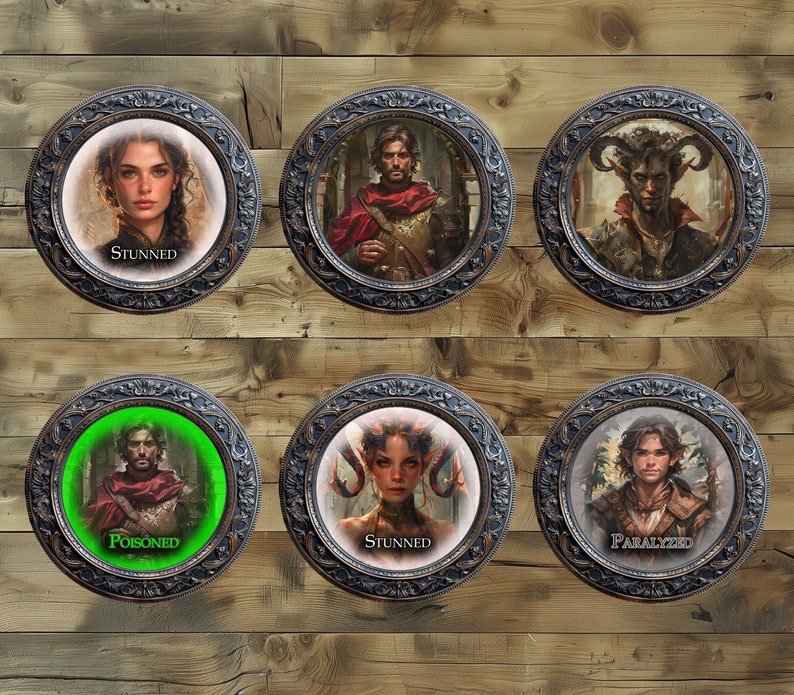The height and width of the screenshot is (695, 794).
Task: Select the braided-hair woman's Stunned token
Action: click(x=143, y=198)
